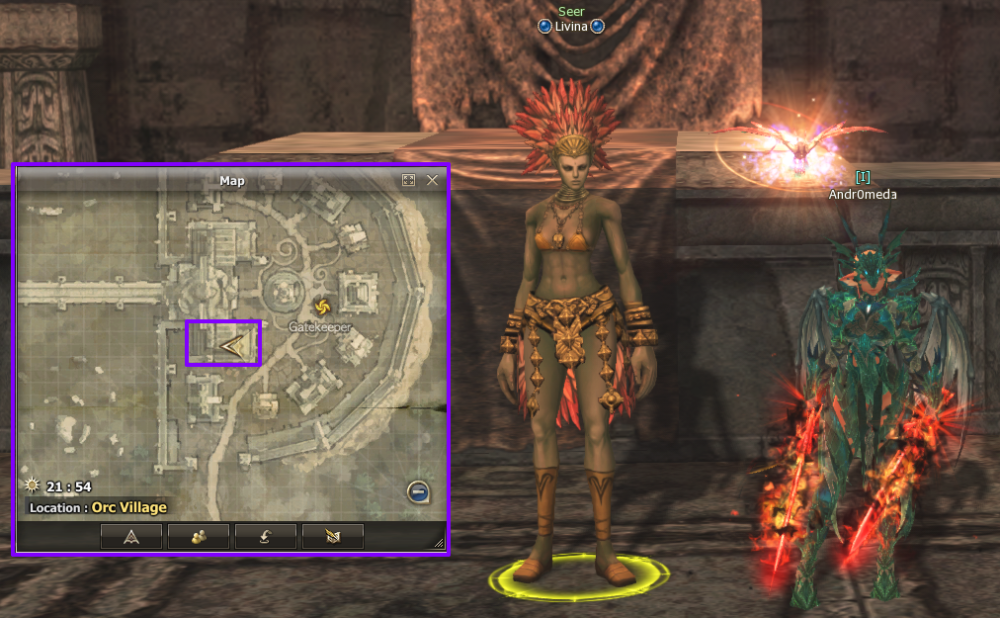Click the crossed flag button below map
Viewport: 1000px width, 618px height.
coord(332,536)
